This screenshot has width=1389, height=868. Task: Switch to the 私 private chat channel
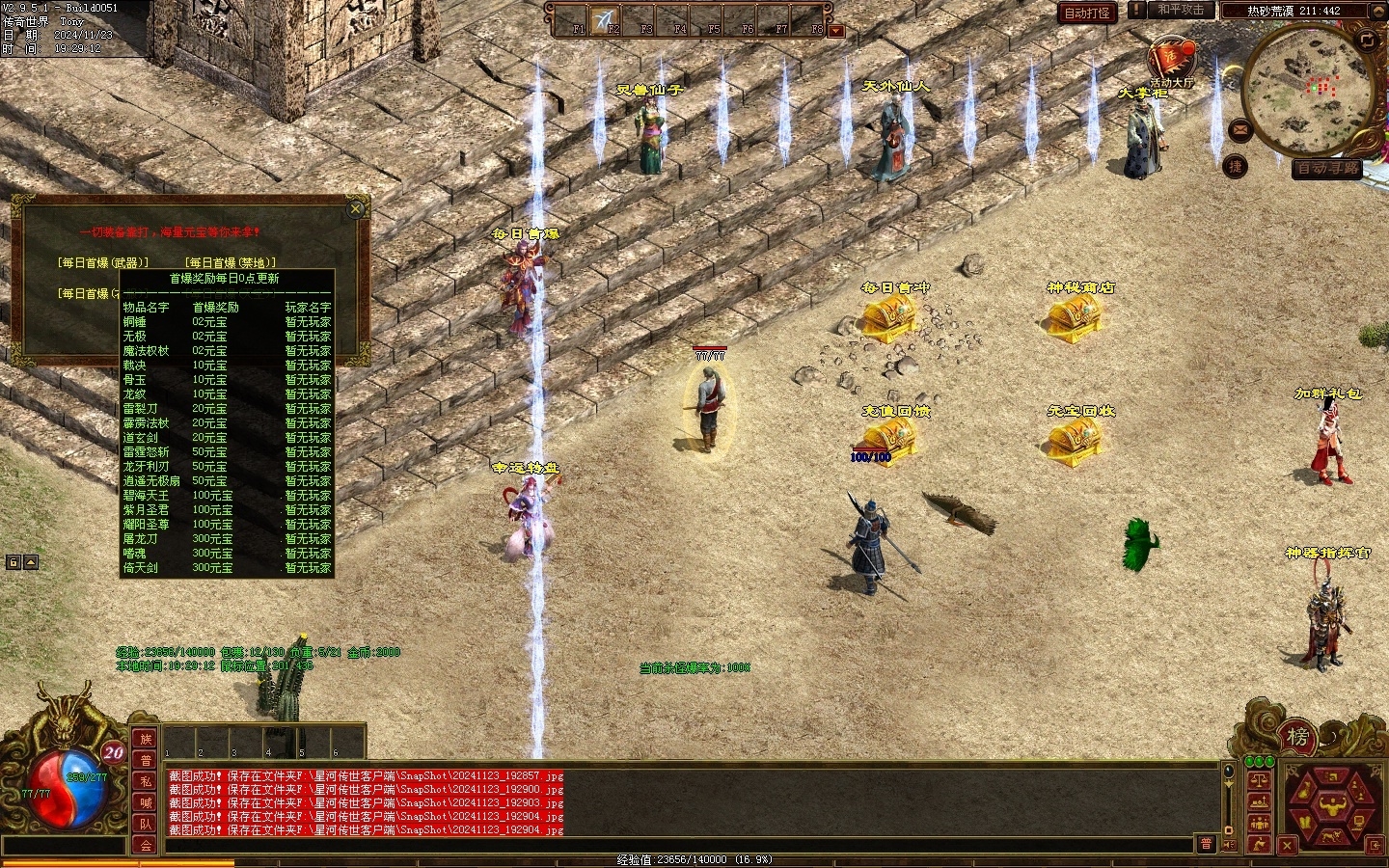coord(146,781)
